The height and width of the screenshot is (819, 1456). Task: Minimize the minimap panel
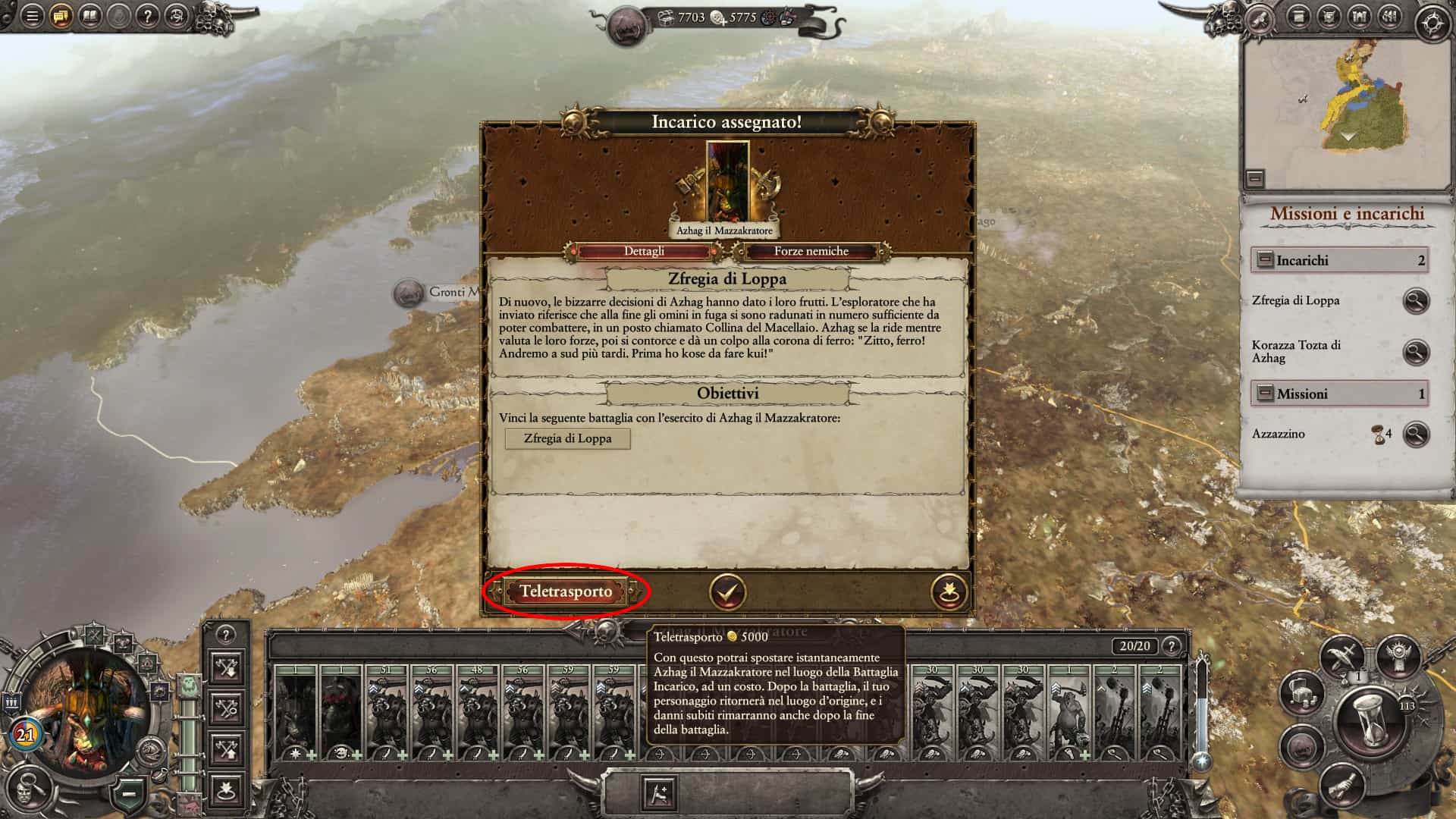click(1255, 179)
